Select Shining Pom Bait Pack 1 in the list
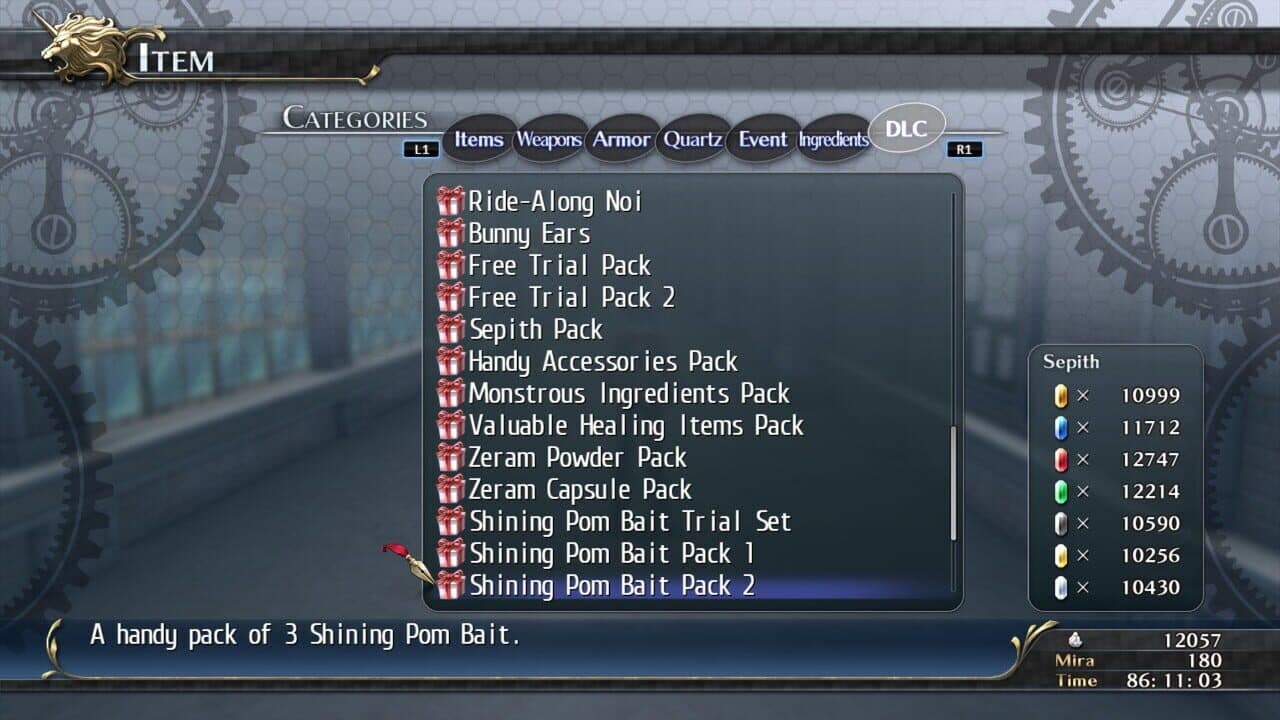The width and height of the screenshot is (1280, 720). point(610,553)
